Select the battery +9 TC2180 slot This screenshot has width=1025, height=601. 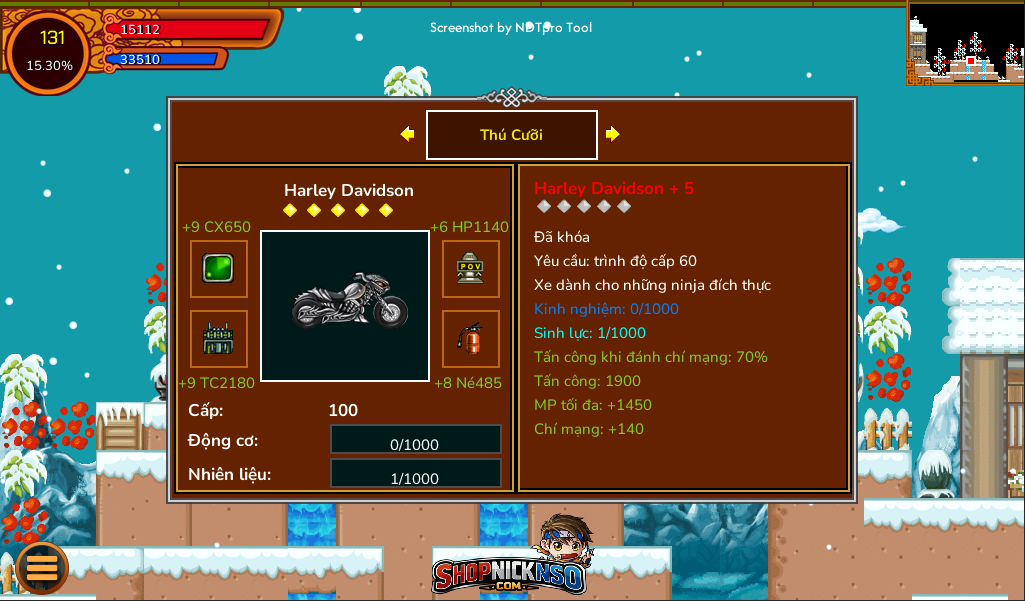[x=219, y=339]
